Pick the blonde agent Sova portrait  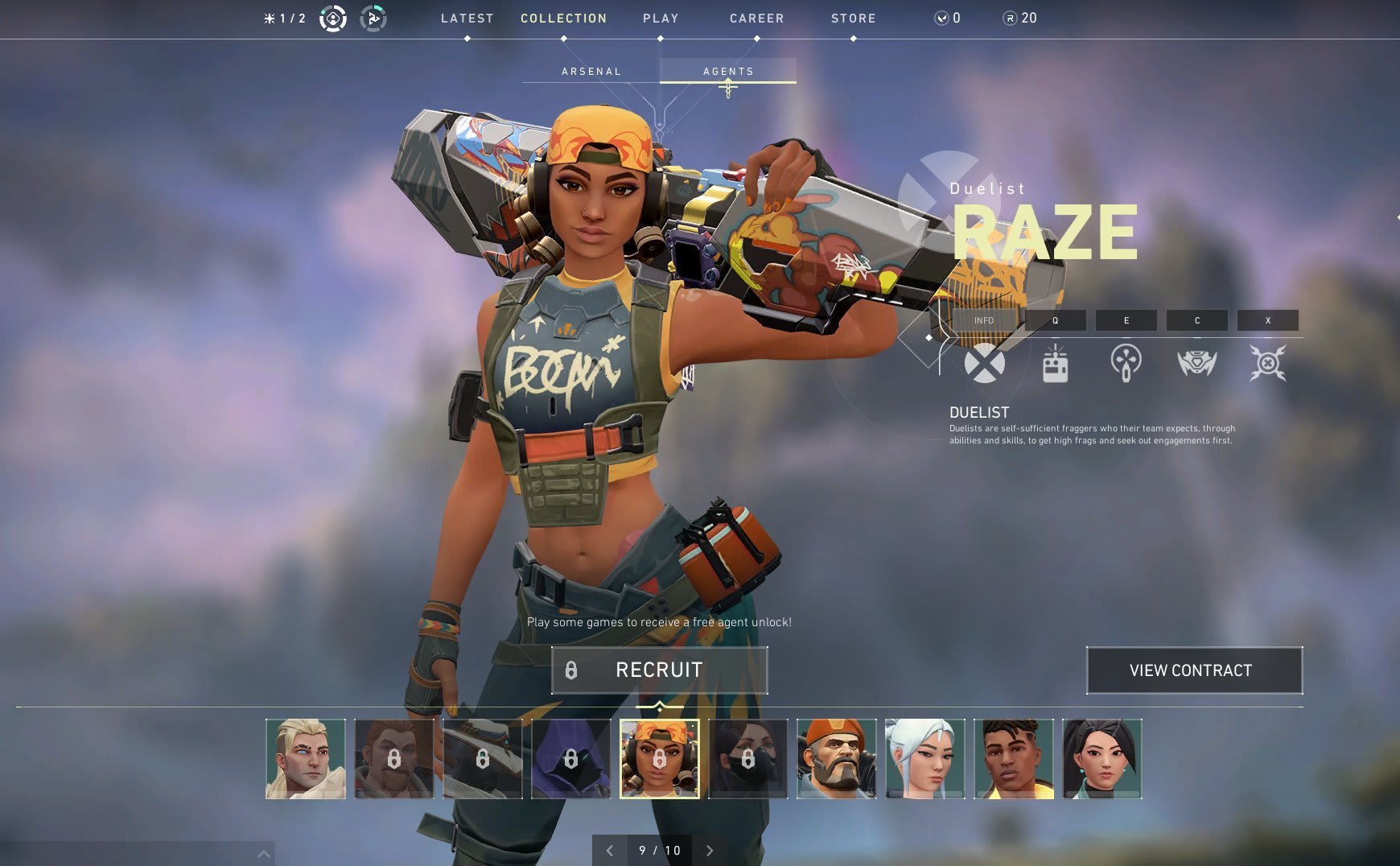tap(306, 759)
